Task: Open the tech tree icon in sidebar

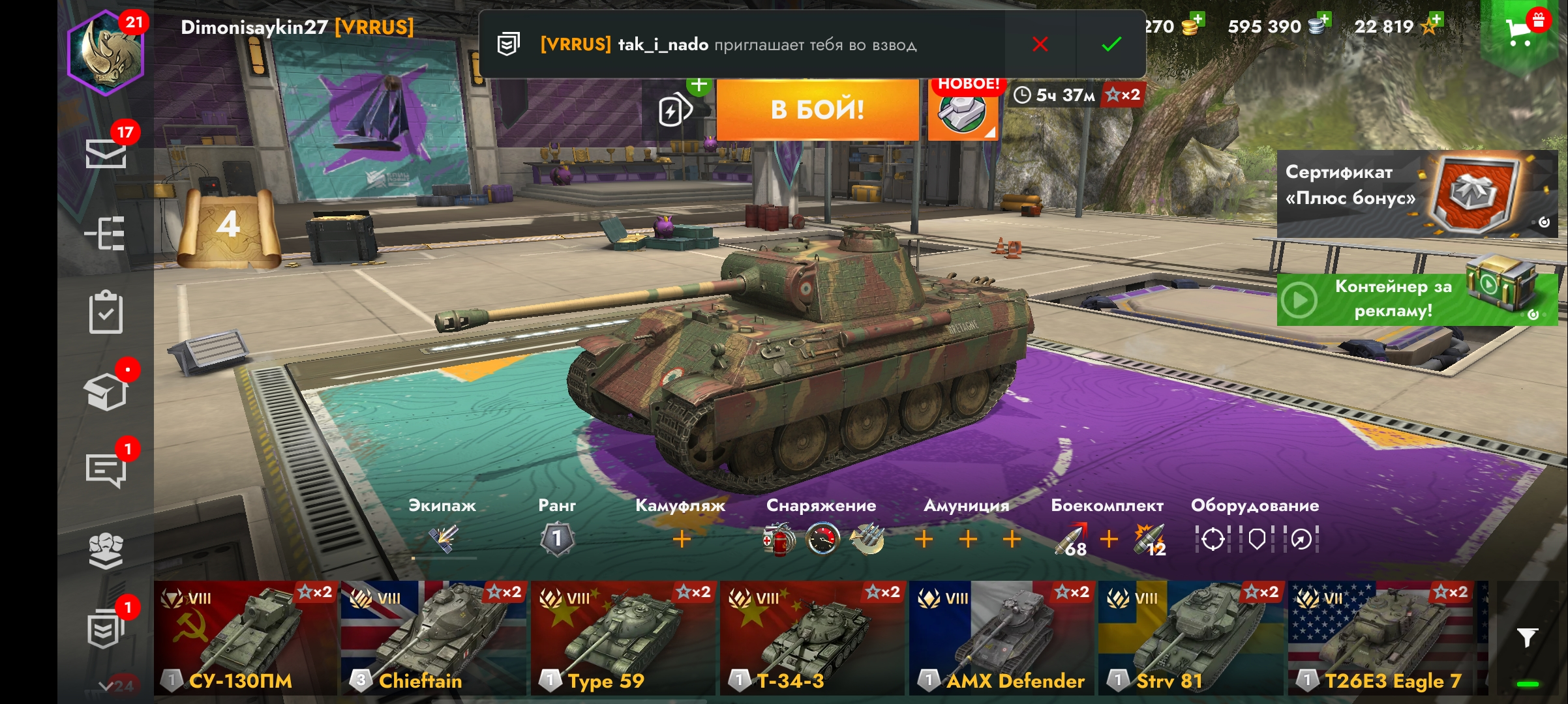Action: pos(106,233)
